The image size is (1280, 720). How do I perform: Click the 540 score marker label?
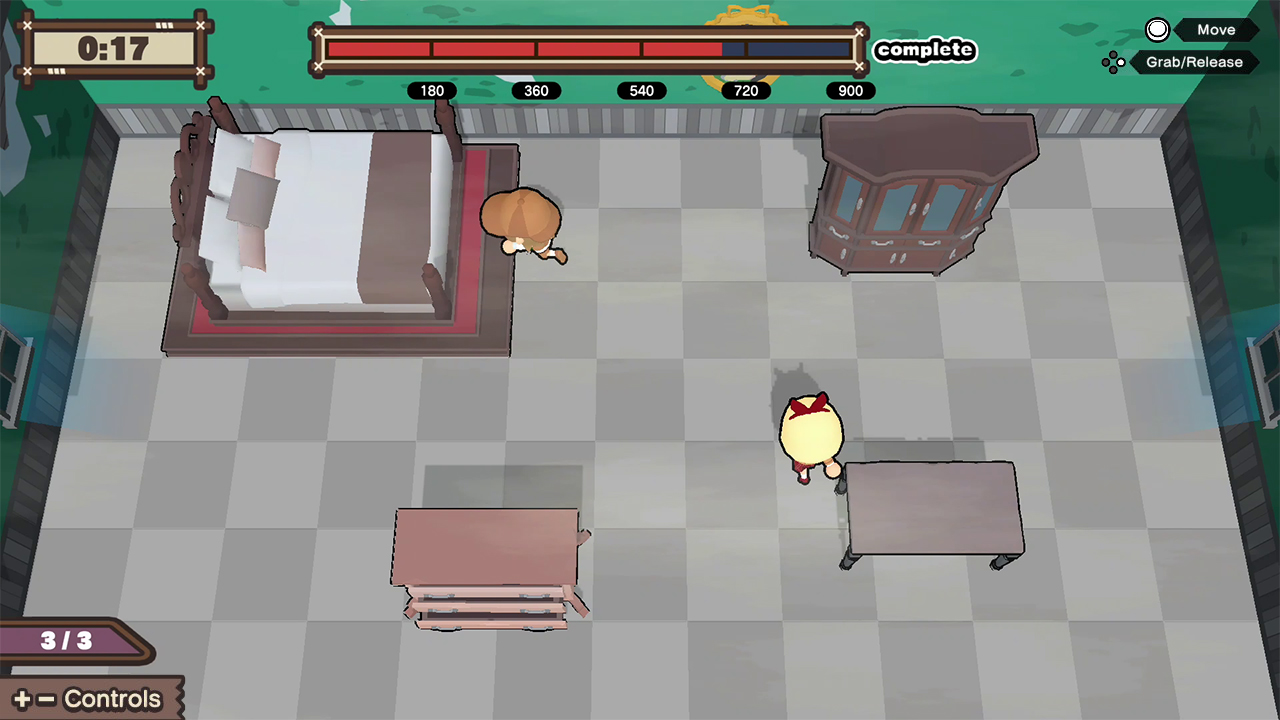point(641,91)
